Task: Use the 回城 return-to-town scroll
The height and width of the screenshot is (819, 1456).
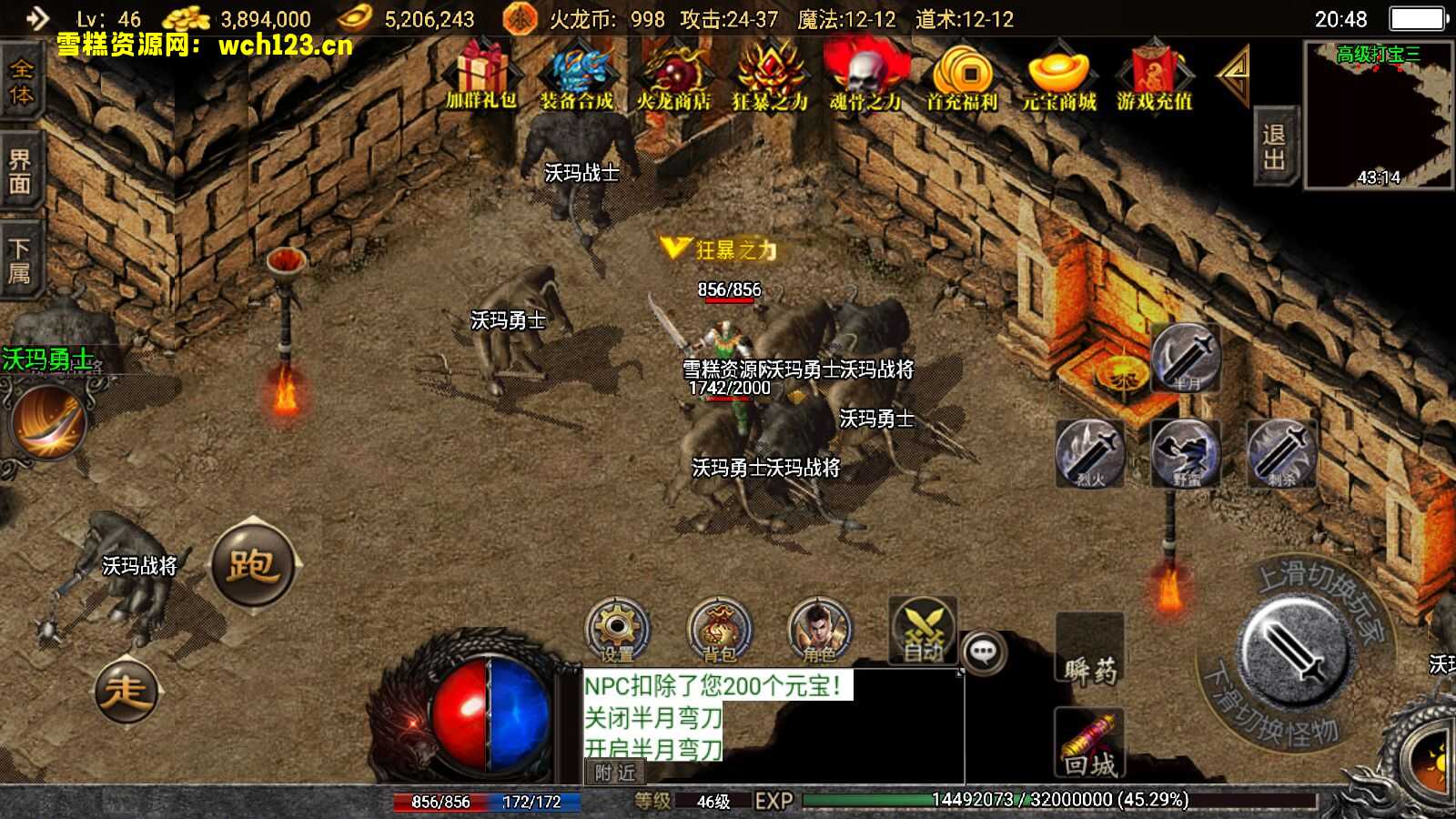Action: tap(1090, 744)
